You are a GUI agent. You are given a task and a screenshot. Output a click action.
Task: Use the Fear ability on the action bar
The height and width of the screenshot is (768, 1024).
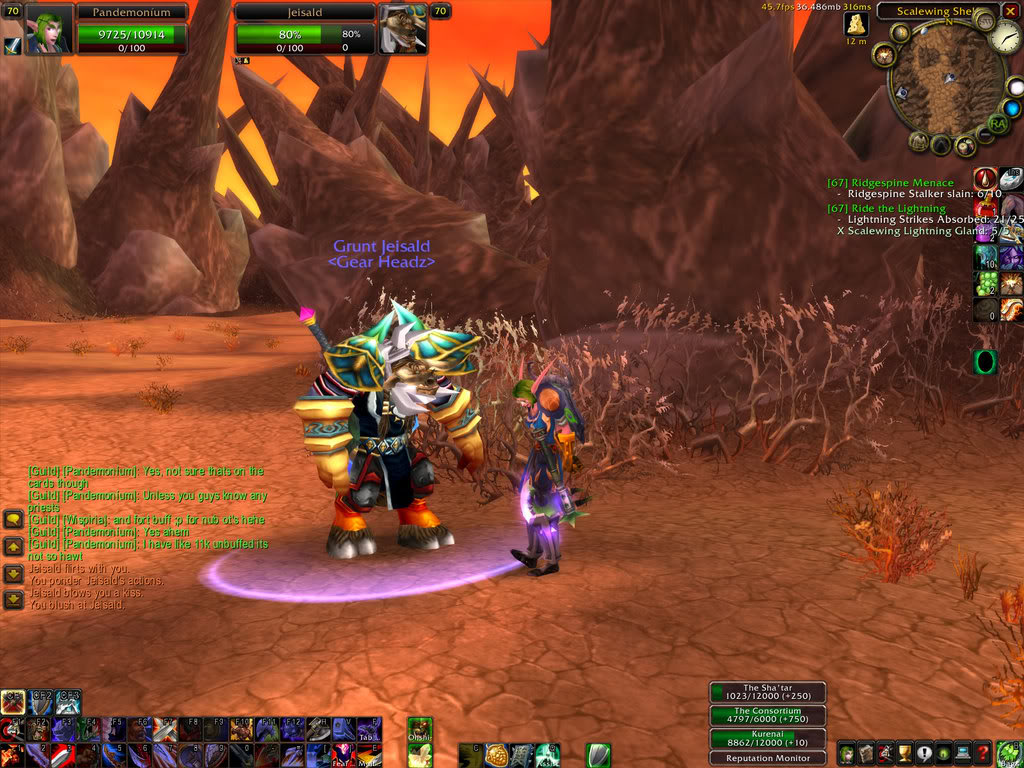tap(343, 755)
